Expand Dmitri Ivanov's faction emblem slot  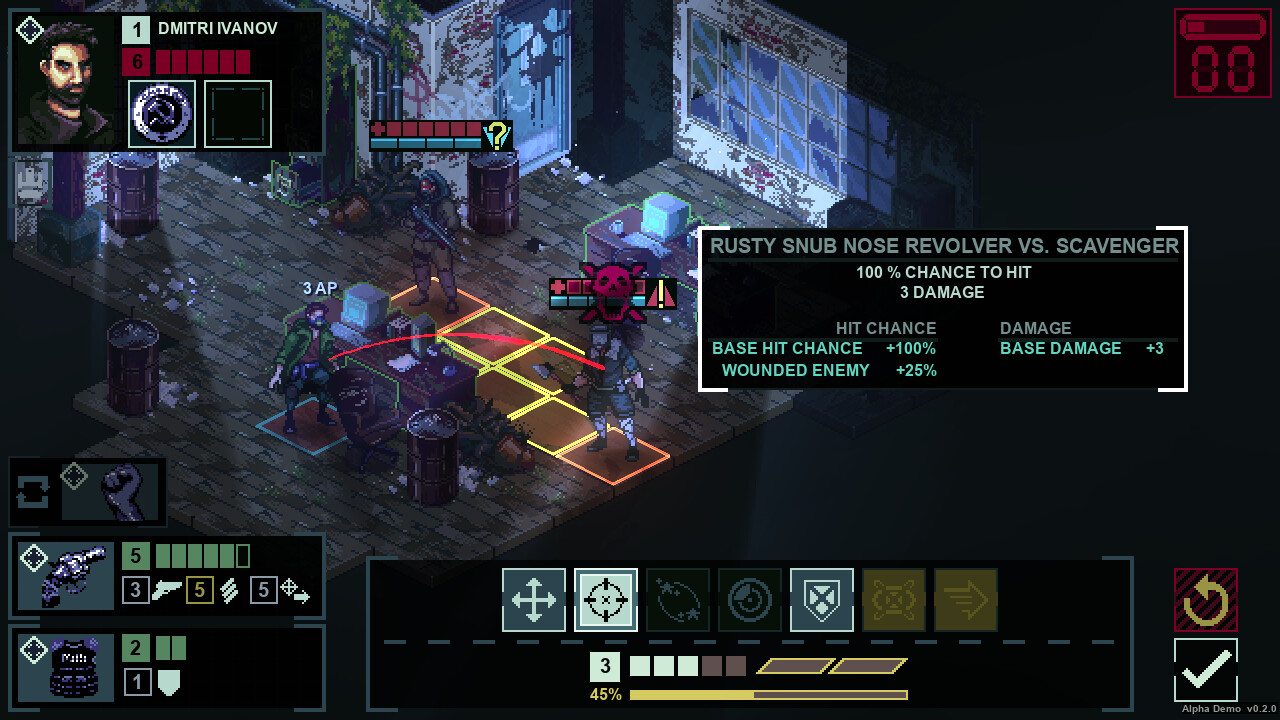click(x=161, y=112)
